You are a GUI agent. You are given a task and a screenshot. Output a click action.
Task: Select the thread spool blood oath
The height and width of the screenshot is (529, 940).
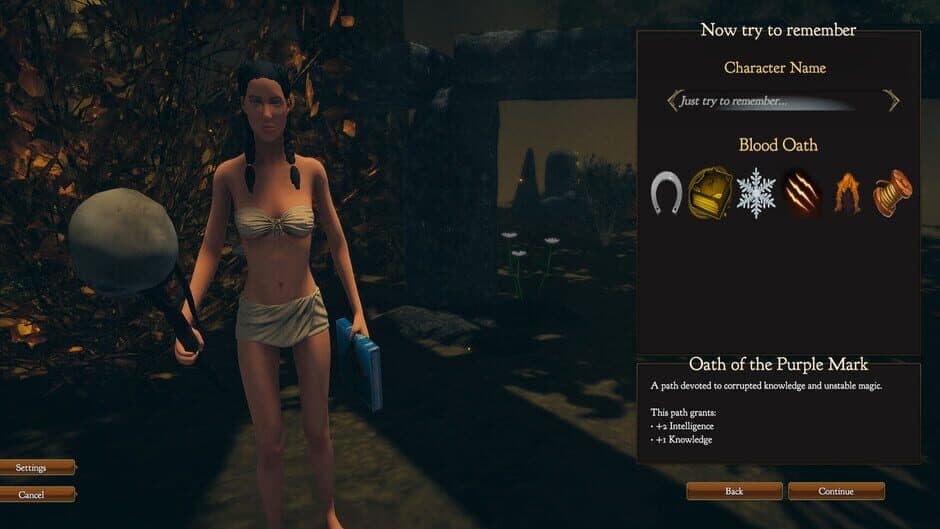pyautogui.click(x=892, y=192)
